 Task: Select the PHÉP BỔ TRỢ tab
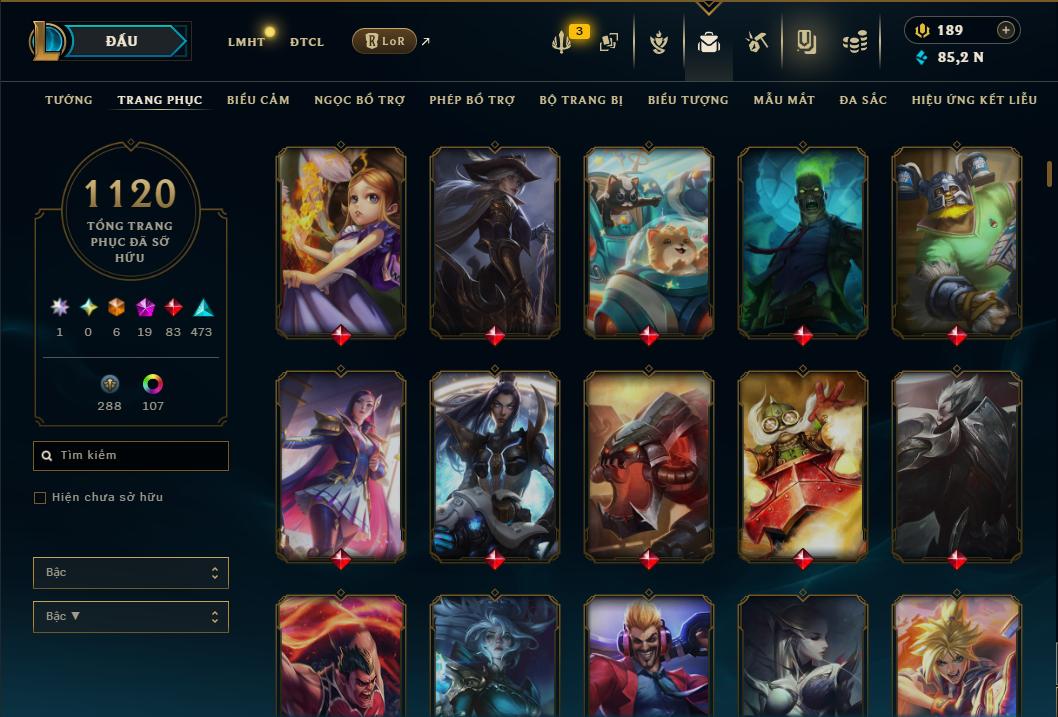click(472, 100)
